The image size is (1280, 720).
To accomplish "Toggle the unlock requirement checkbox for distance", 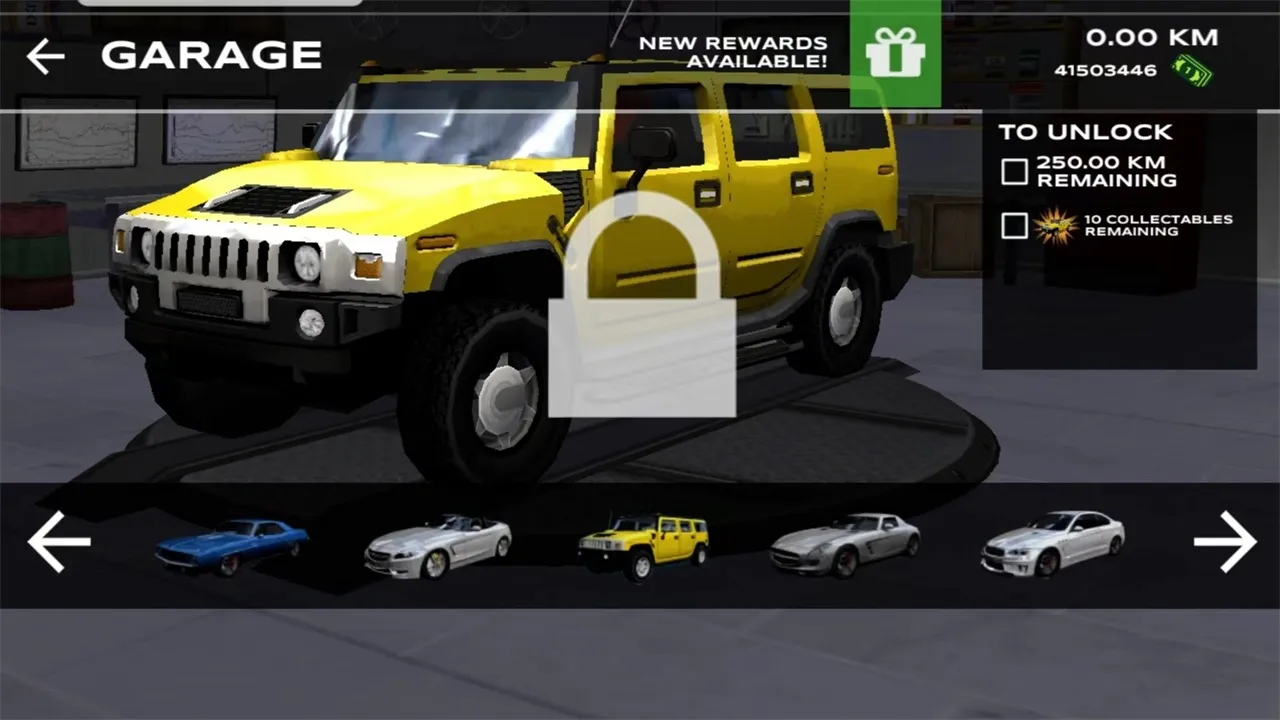I will point(1012,171).
